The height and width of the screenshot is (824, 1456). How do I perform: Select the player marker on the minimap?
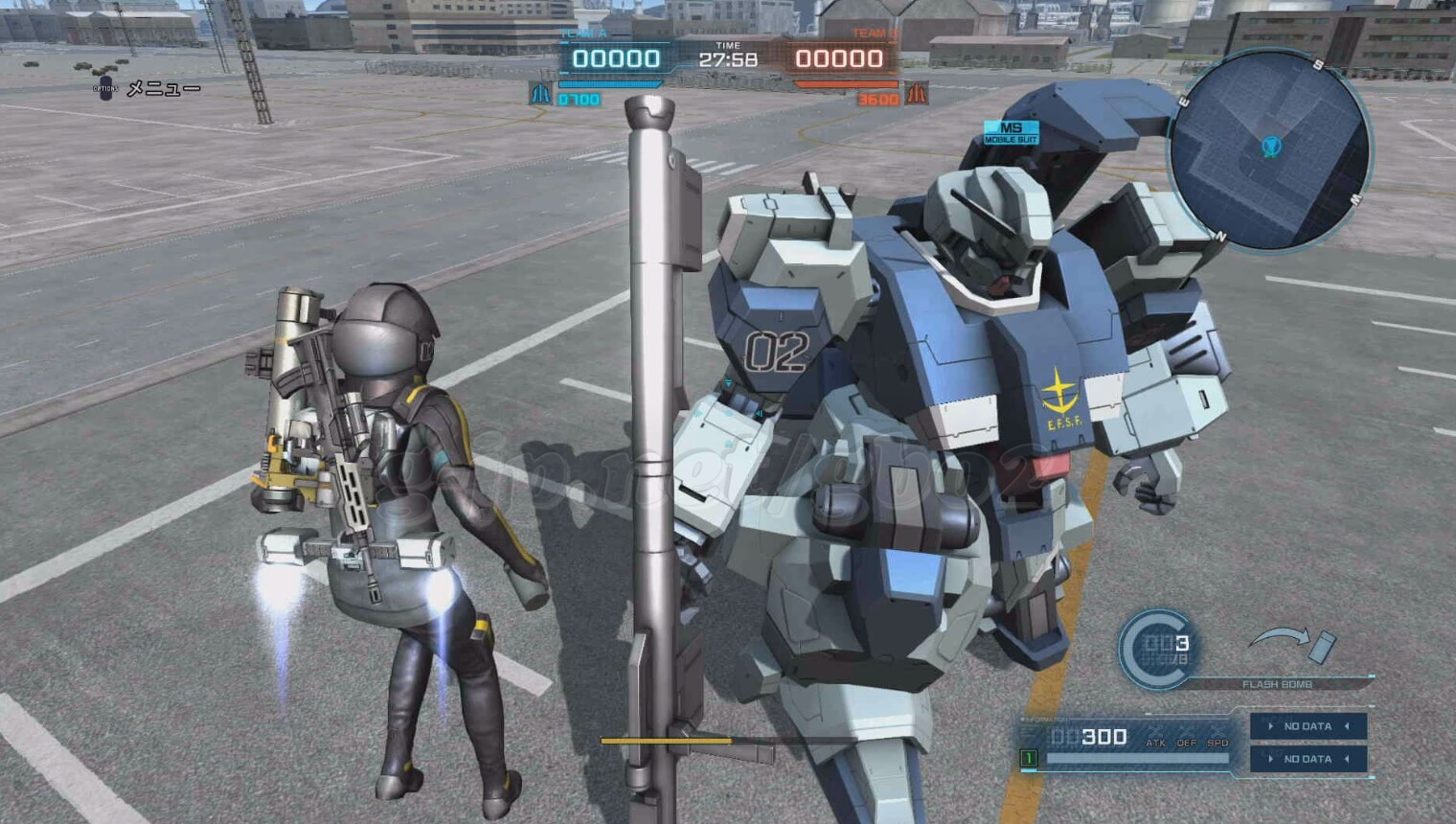click(x=1271, y=147)
